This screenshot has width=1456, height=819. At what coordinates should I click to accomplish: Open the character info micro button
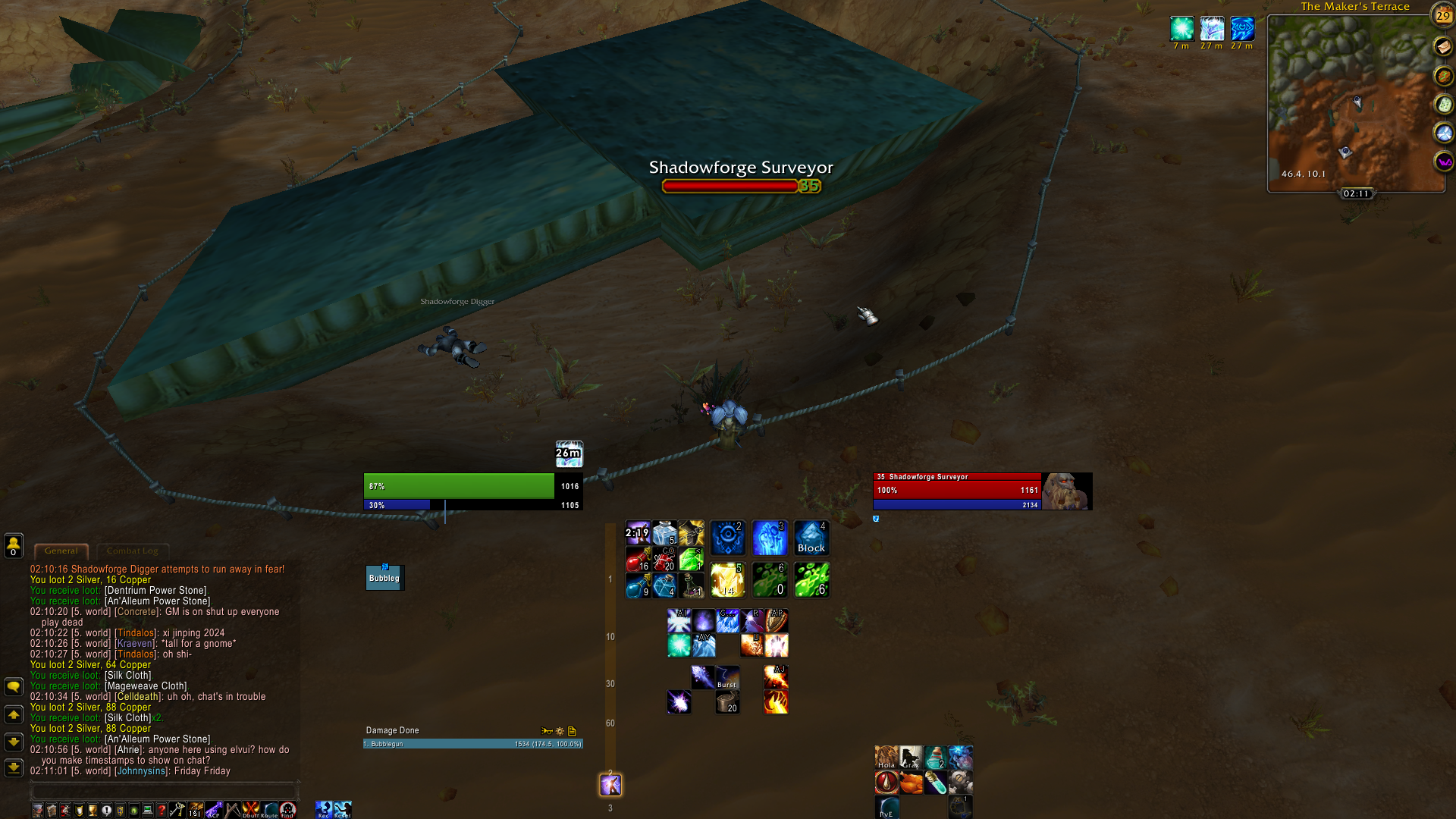[x=38, y=809]
